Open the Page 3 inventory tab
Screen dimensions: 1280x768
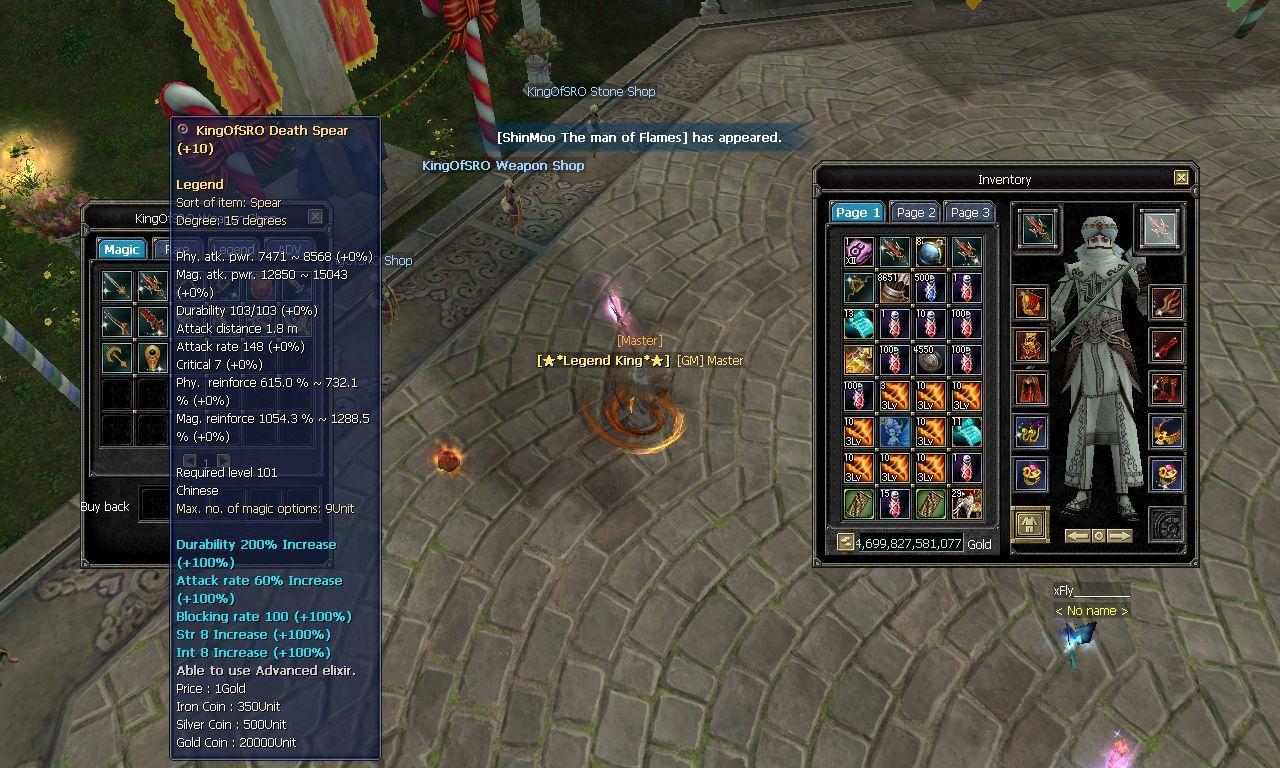[x=969, y=212]
